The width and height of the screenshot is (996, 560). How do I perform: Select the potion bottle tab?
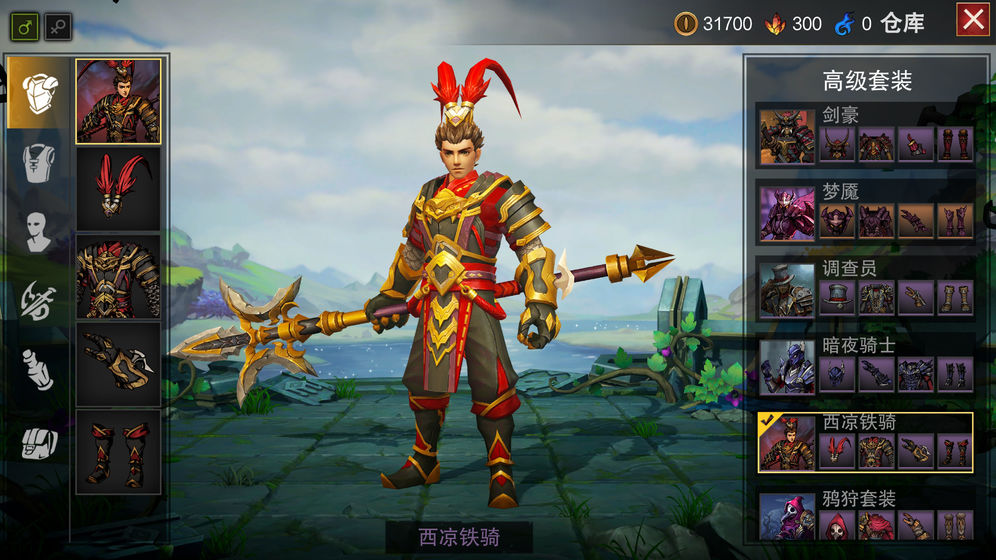point(39,369)
